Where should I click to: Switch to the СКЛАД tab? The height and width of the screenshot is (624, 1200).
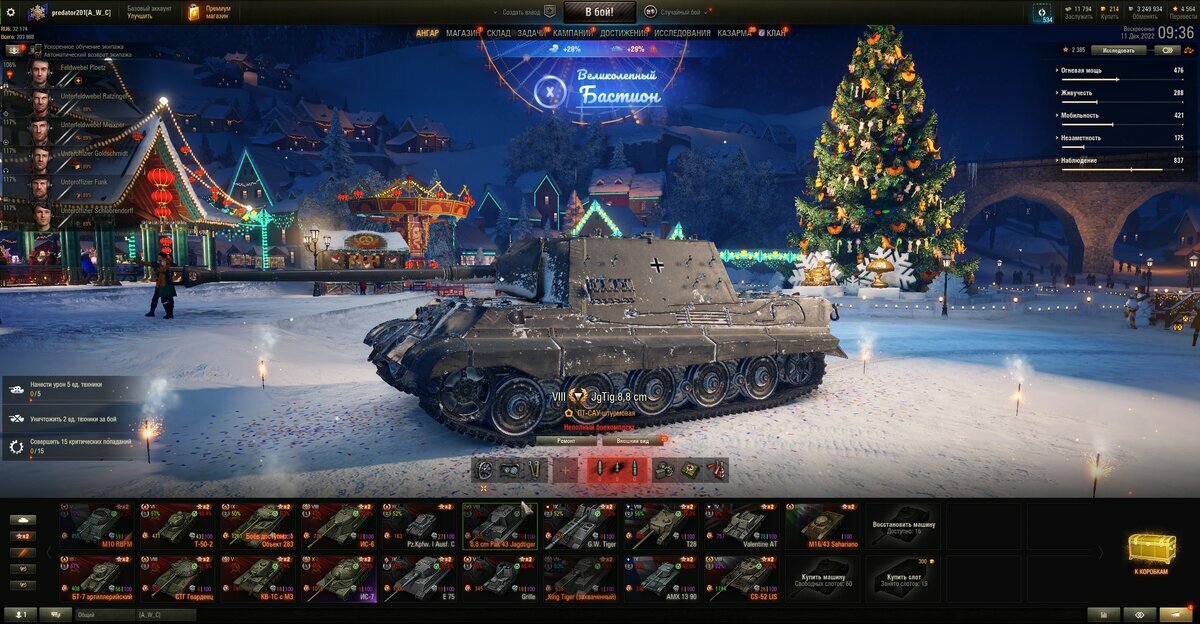(x=499, y=33)
